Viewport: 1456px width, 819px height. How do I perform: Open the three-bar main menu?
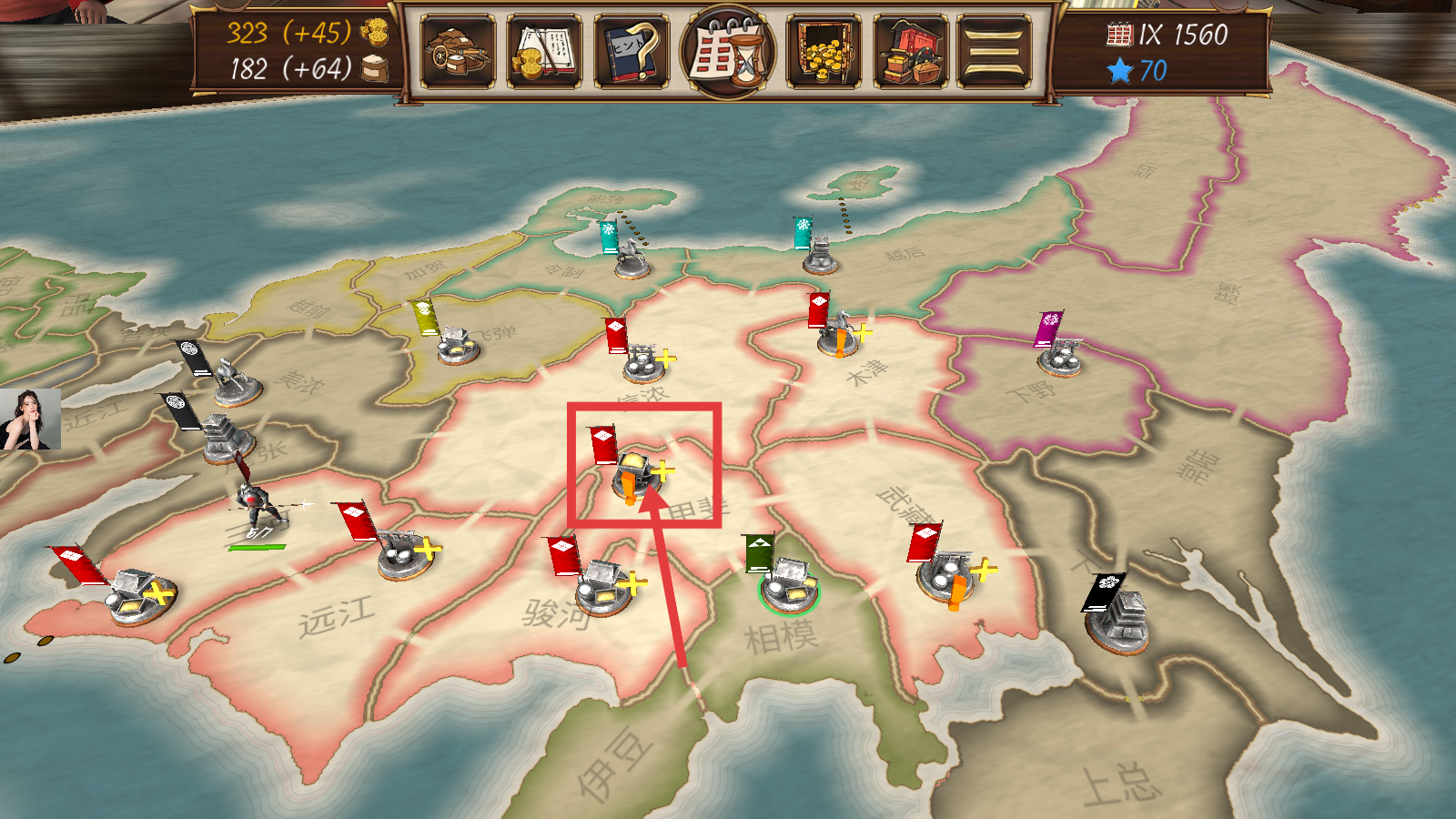(994, 52)
